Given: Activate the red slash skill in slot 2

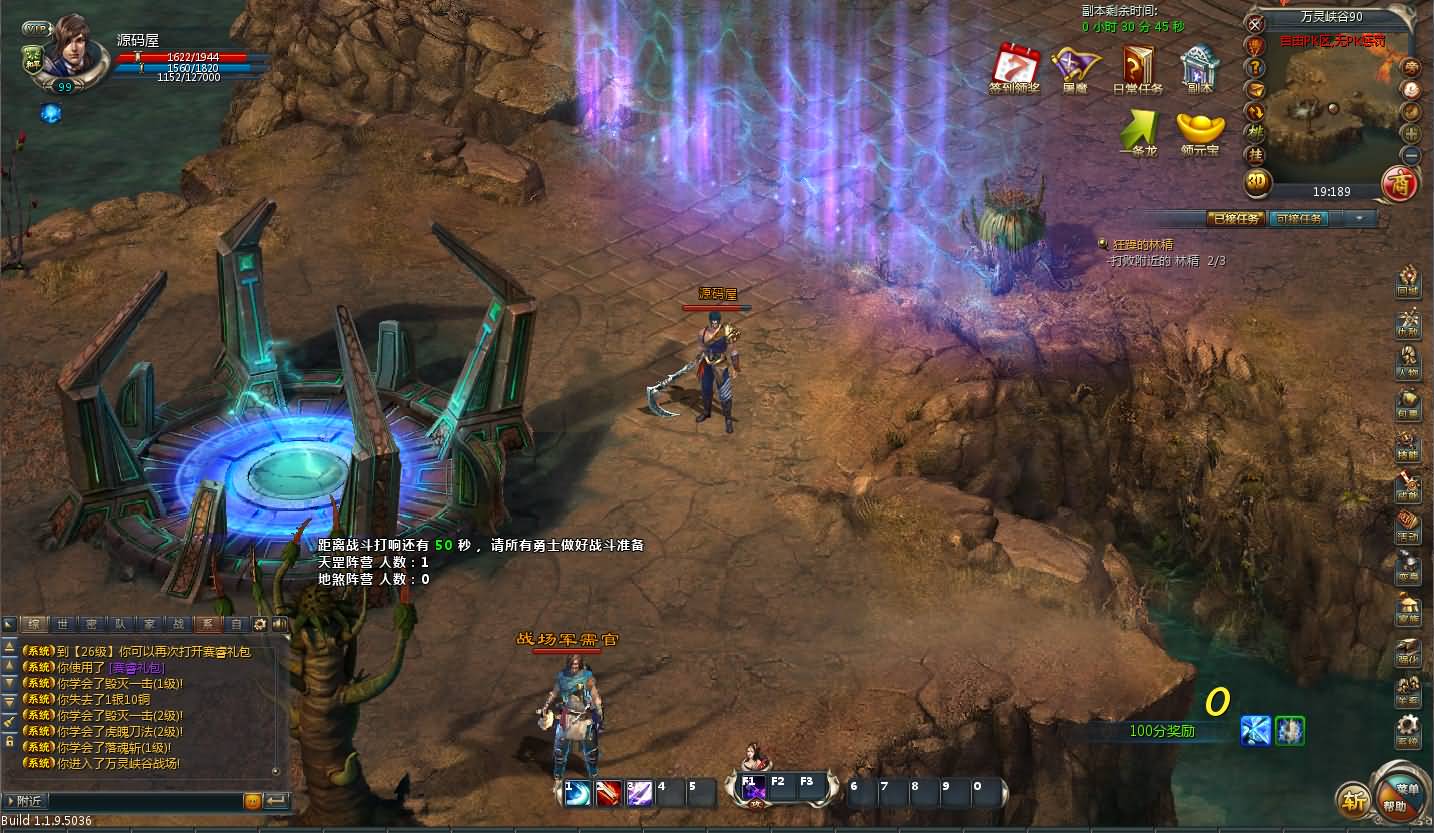Looking at the screenshot, I should coord(609,792).
